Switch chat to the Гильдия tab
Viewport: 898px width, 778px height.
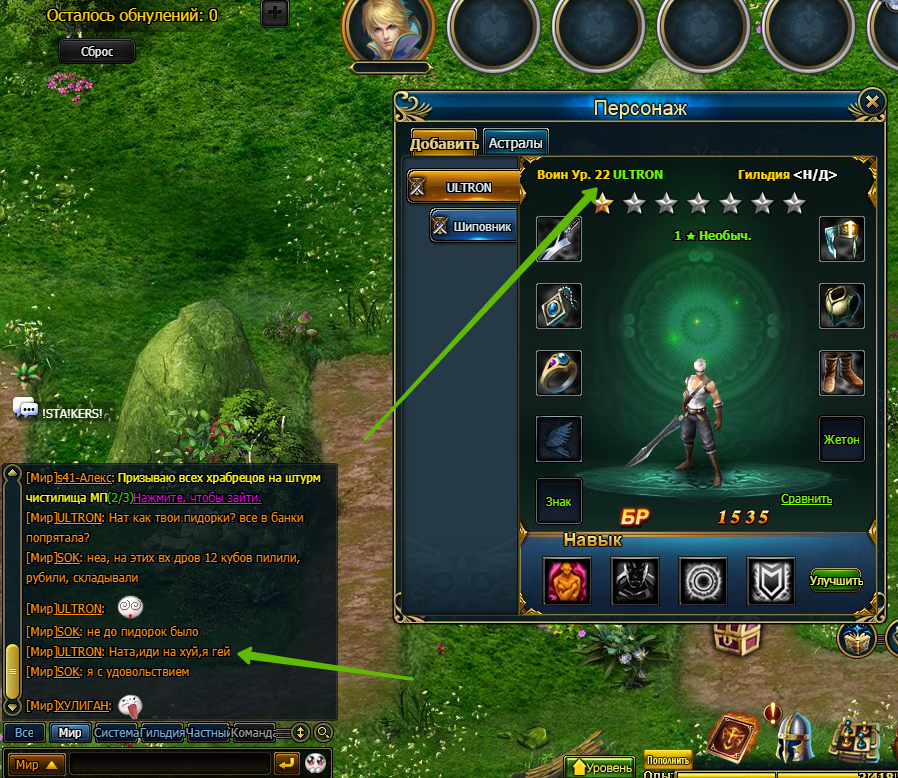point(162,733)
